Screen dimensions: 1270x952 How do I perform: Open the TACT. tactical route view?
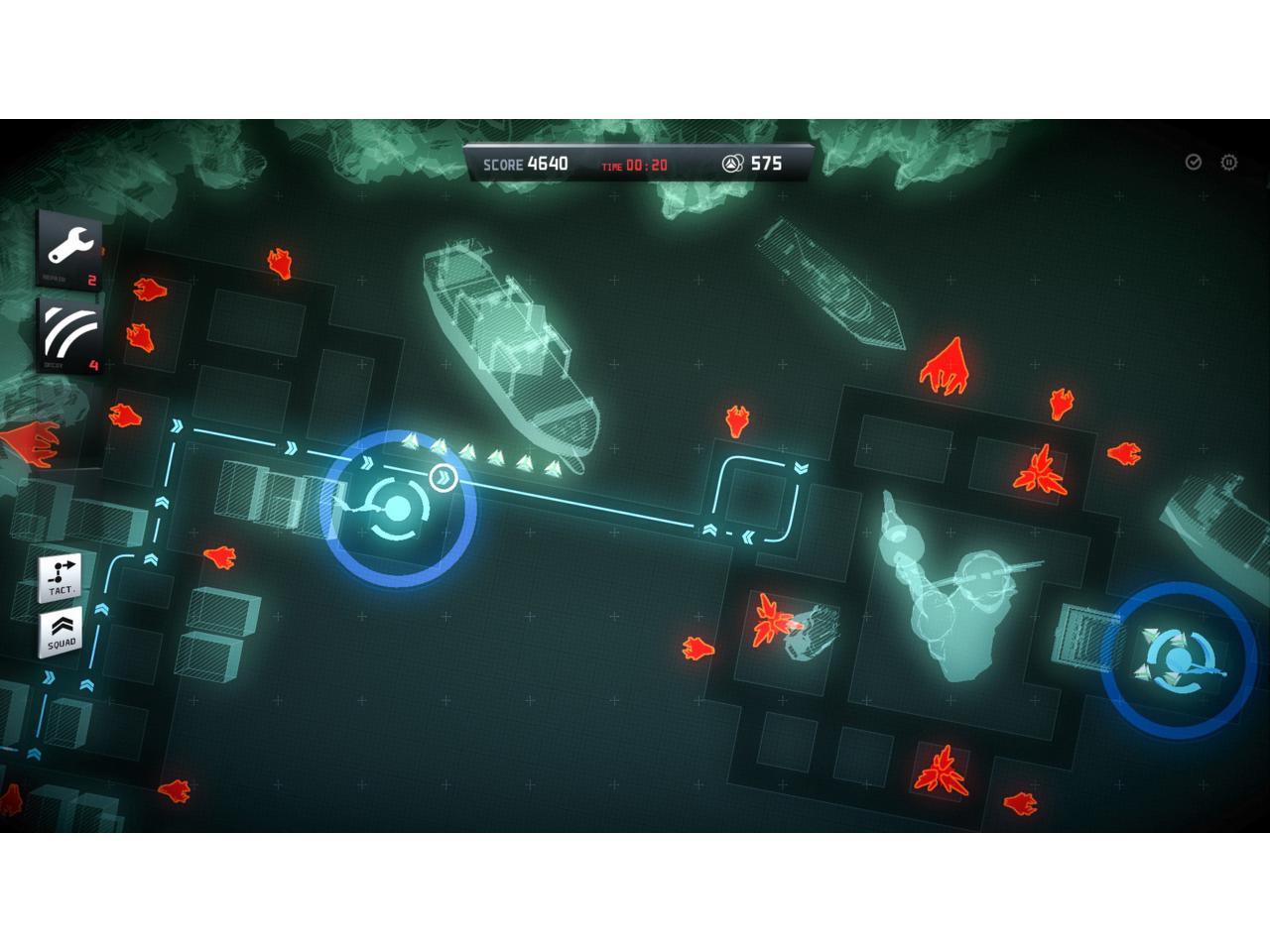(x=62, y=576)
